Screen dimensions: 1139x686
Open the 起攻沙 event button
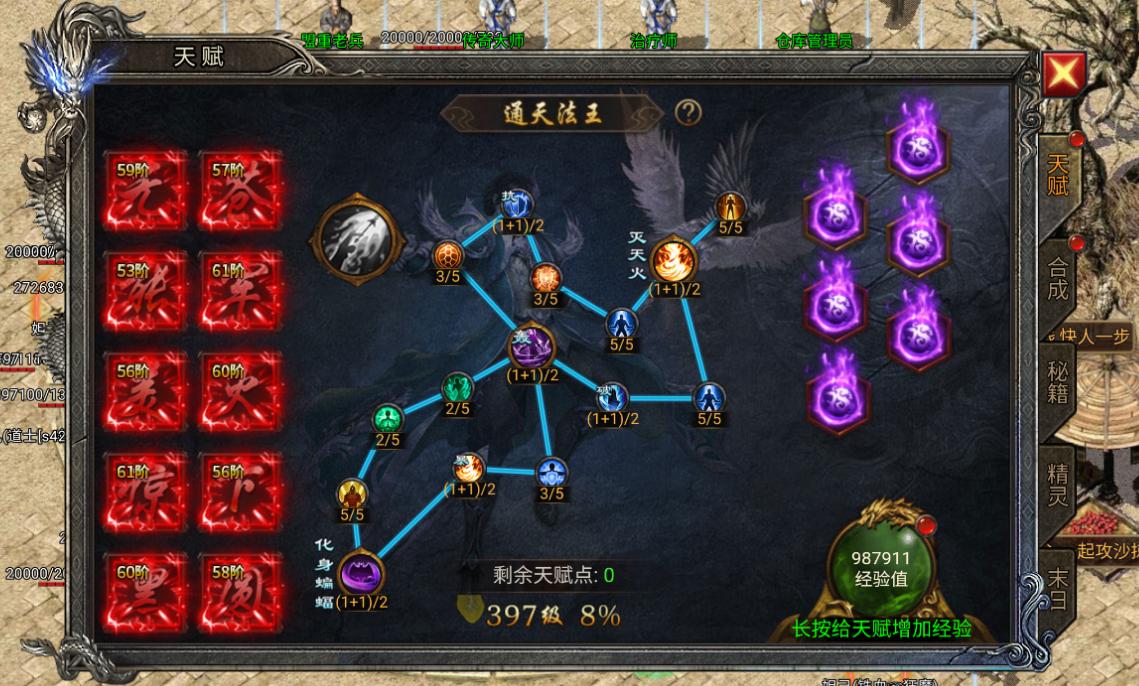tap(1106, 551)
